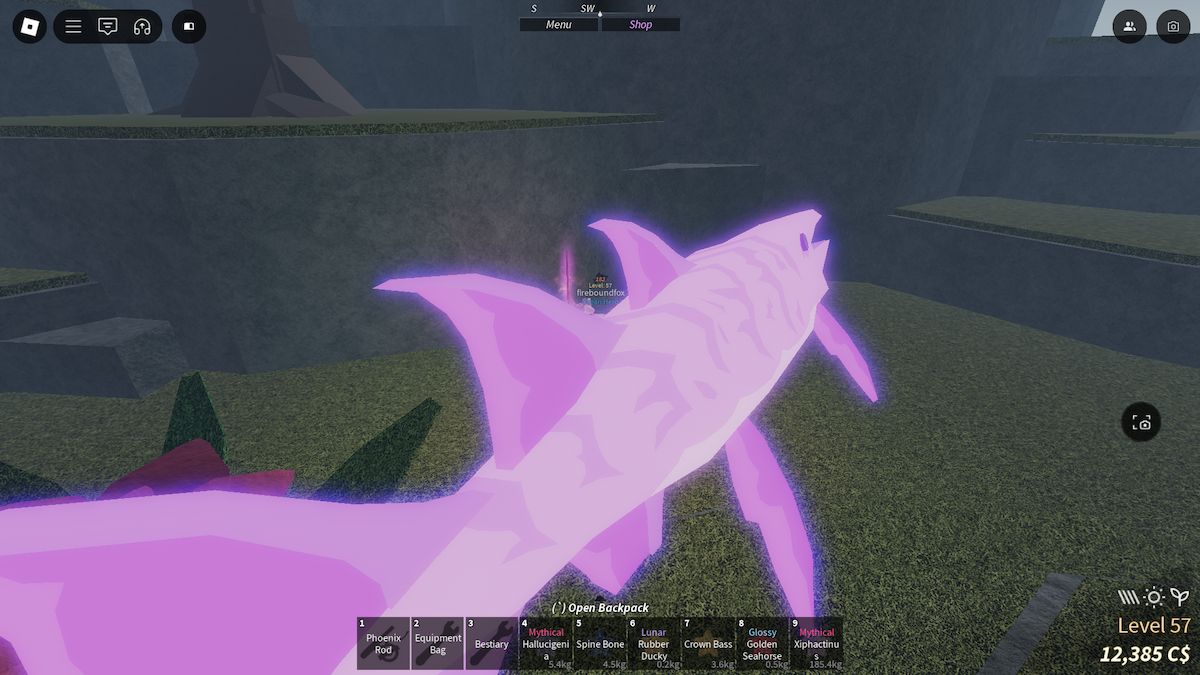Open the Bestiary hotbar slot
The image size is (1200, 675).
click(491, 643)
